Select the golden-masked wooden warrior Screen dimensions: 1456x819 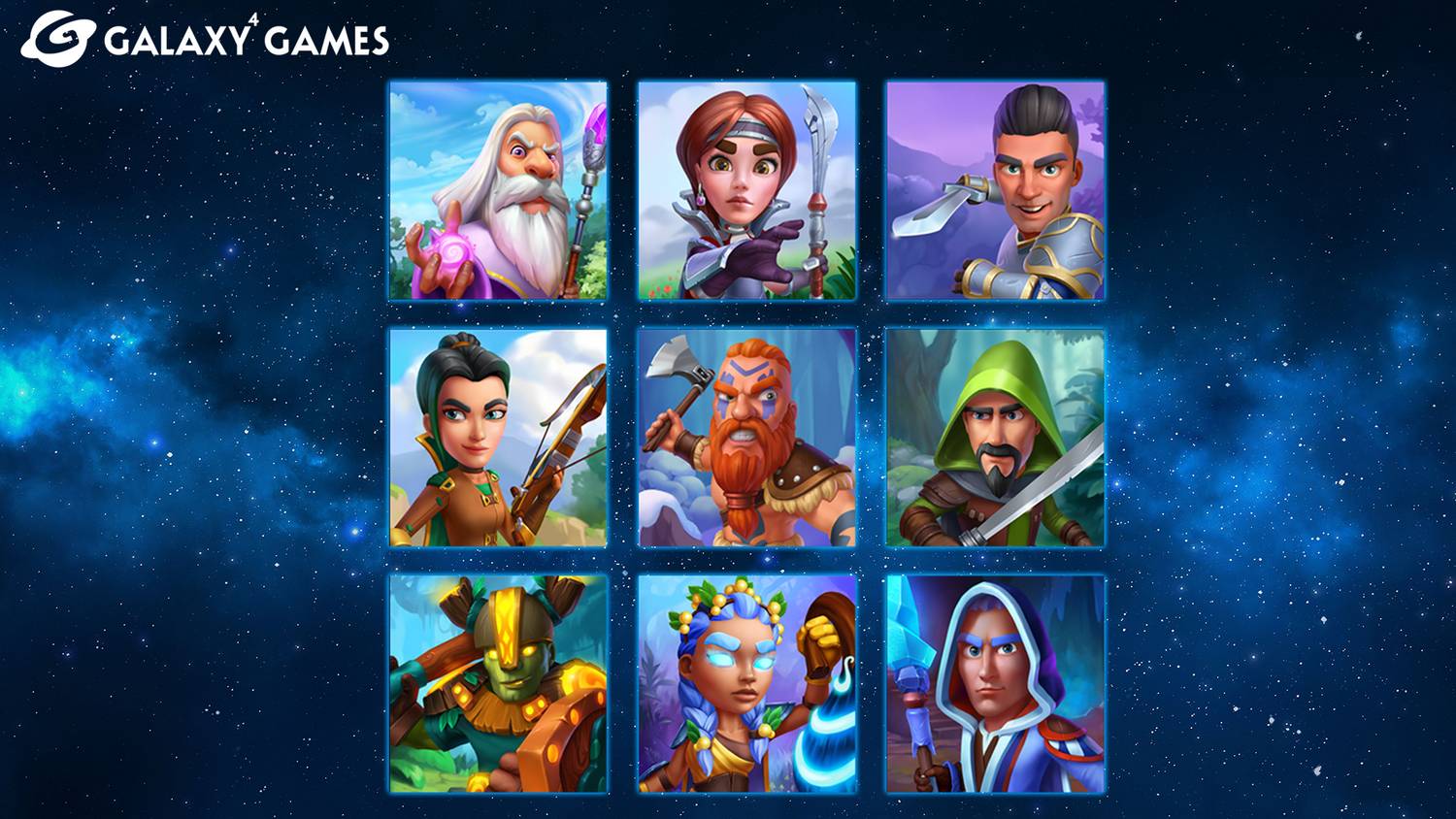(498, 684)
